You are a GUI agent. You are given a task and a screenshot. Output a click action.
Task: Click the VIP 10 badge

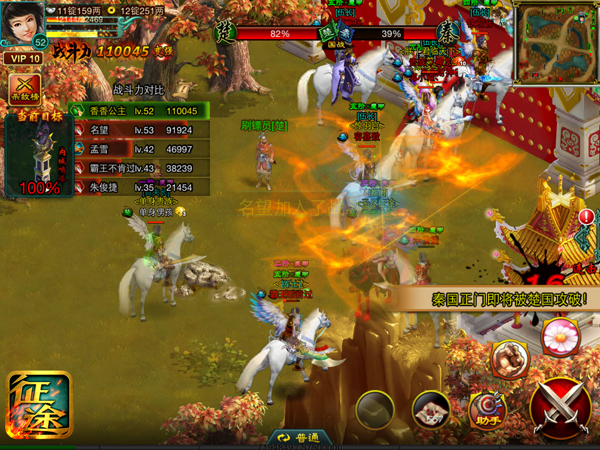(24, 58)
